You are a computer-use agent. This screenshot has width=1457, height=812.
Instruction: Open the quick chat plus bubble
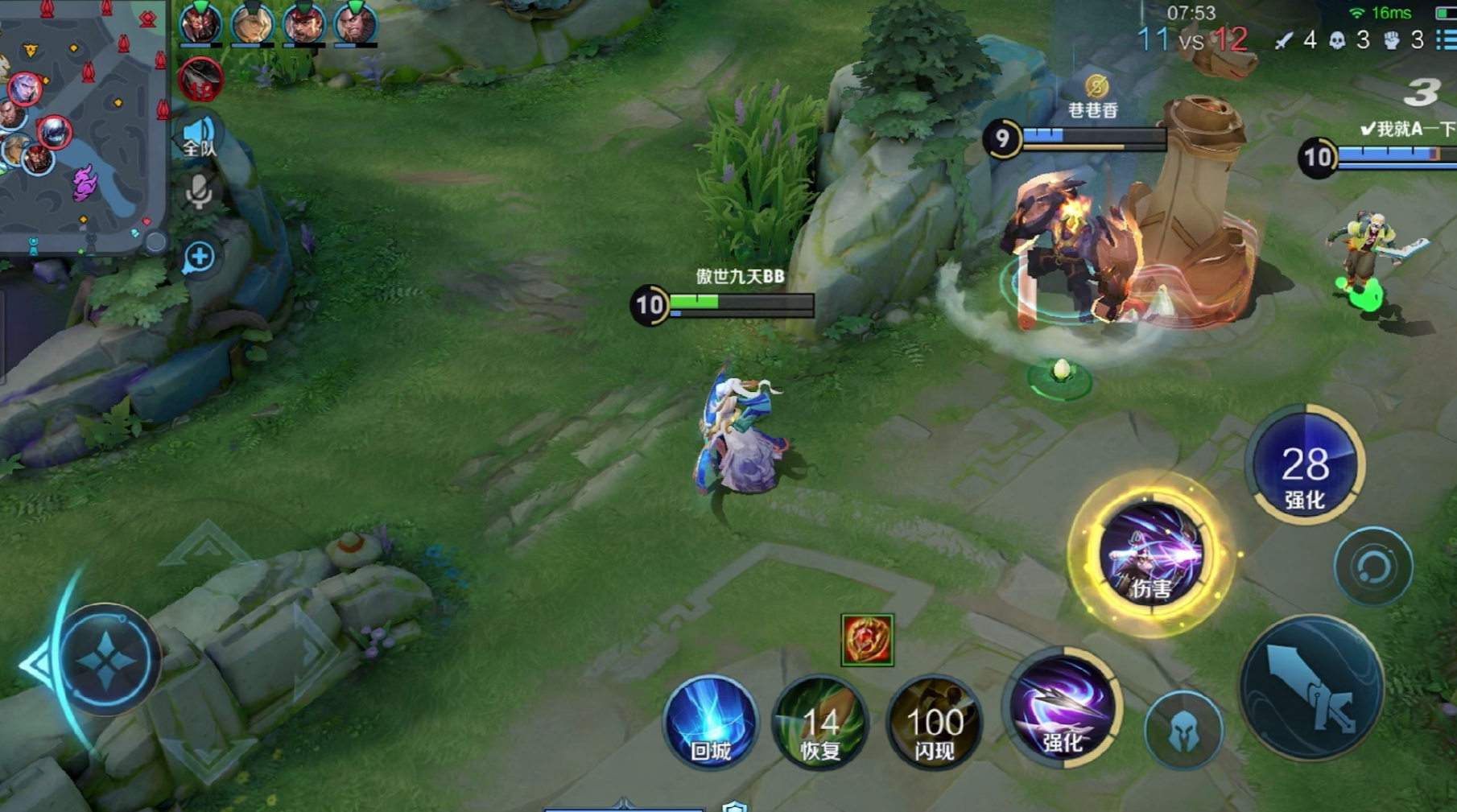point(199,258)
